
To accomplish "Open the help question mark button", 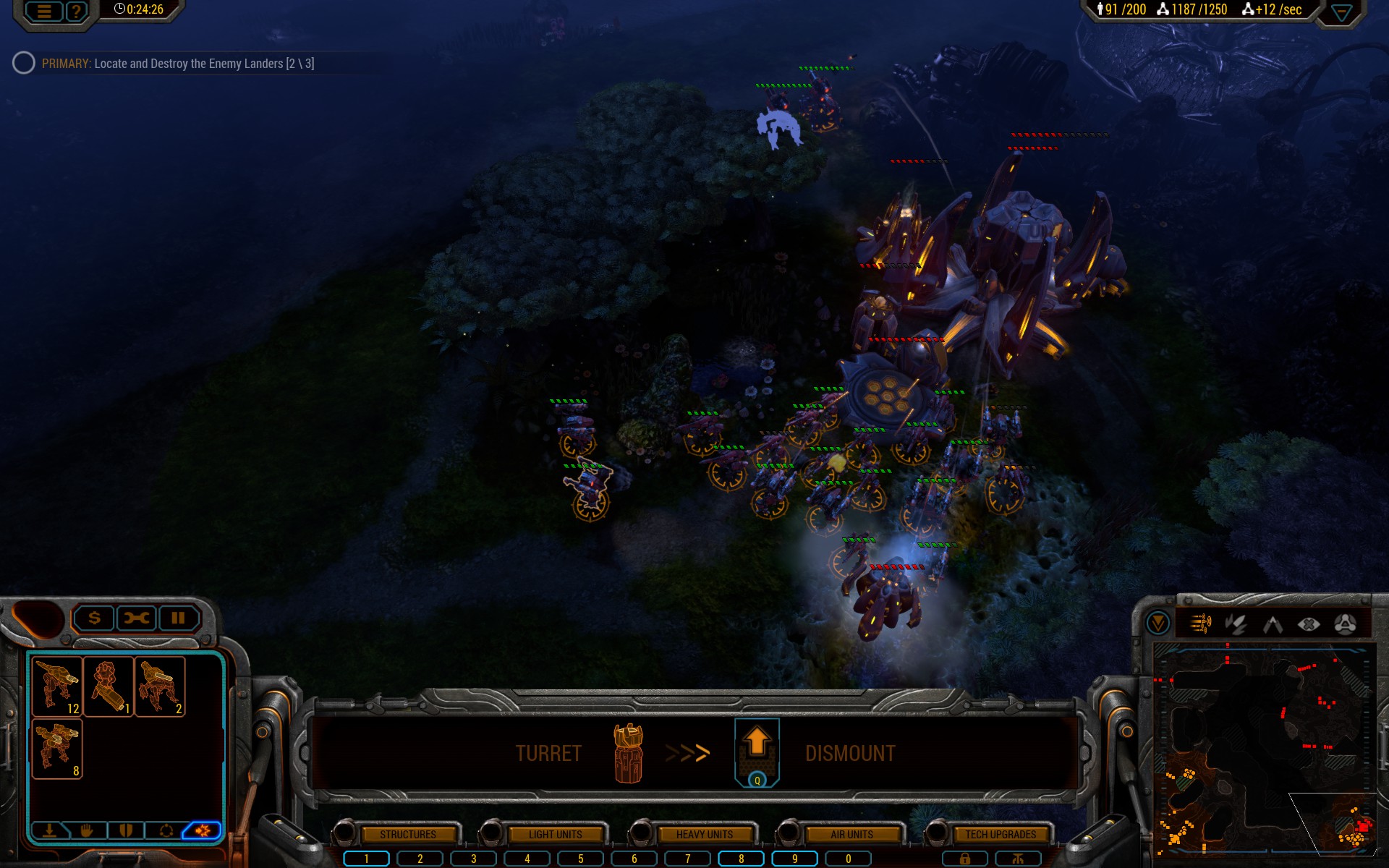I will (x=76, y=11).
